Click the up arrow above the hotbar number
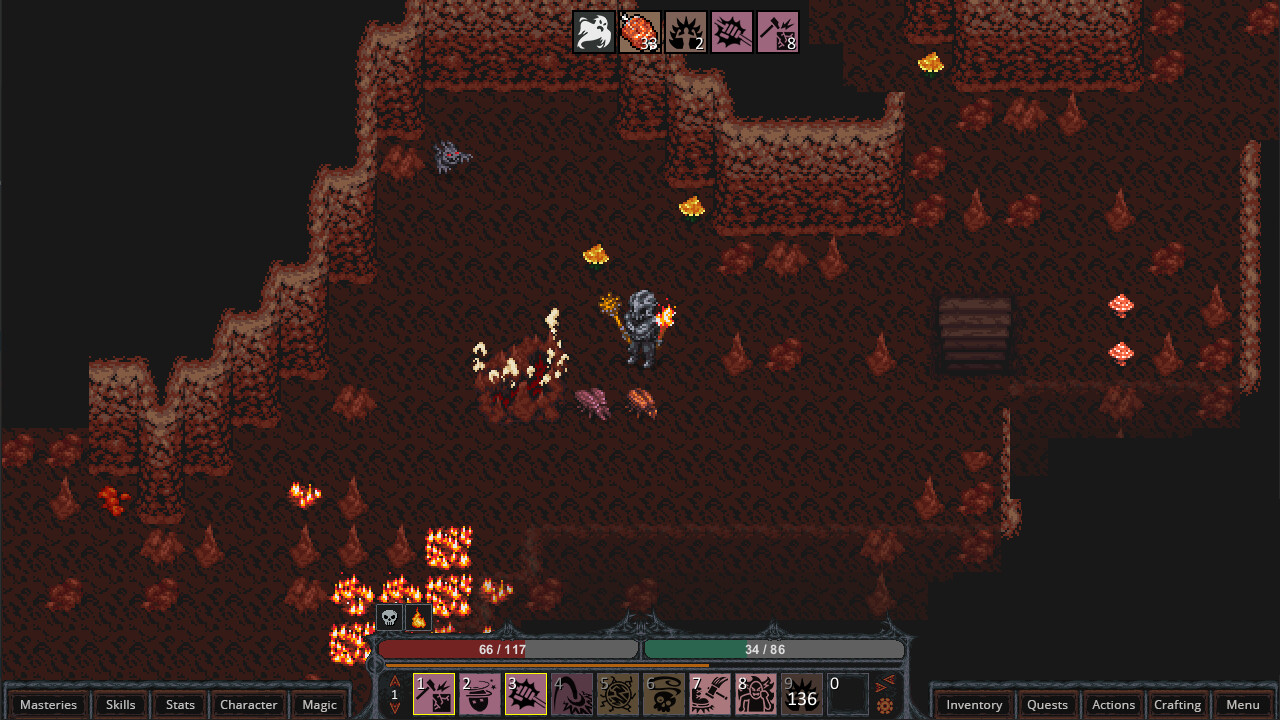Image resolution: width=1280 pixels, height=720 pixels. (393, 679)
